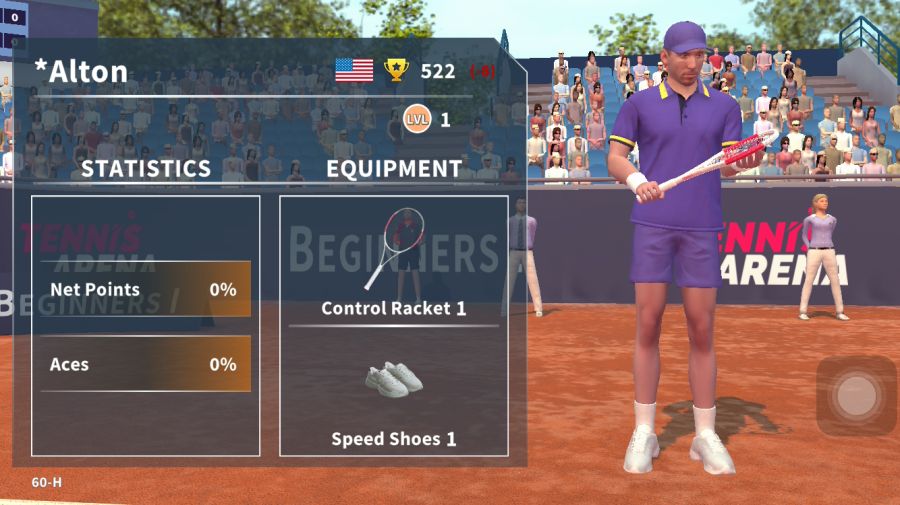
Task: Click the United States flag icon
Action: [x=354, y=70]
